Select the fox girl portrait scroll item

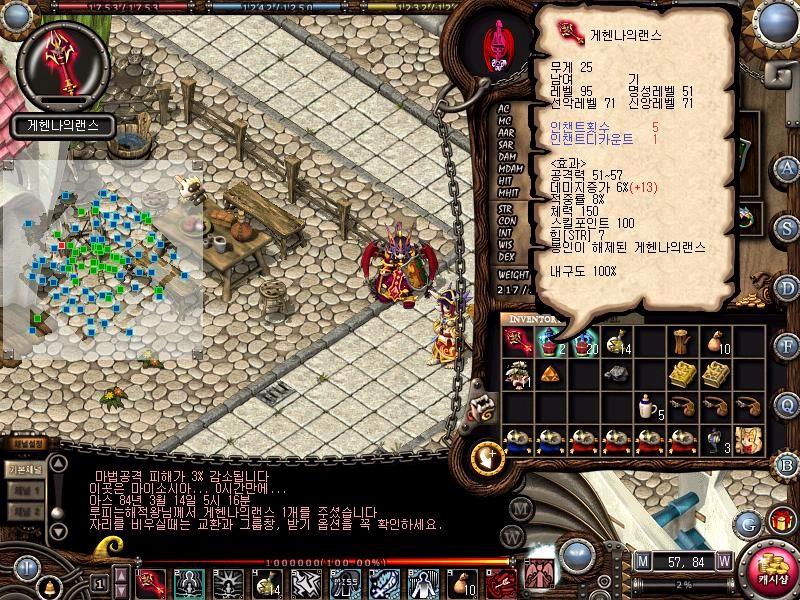748,439
